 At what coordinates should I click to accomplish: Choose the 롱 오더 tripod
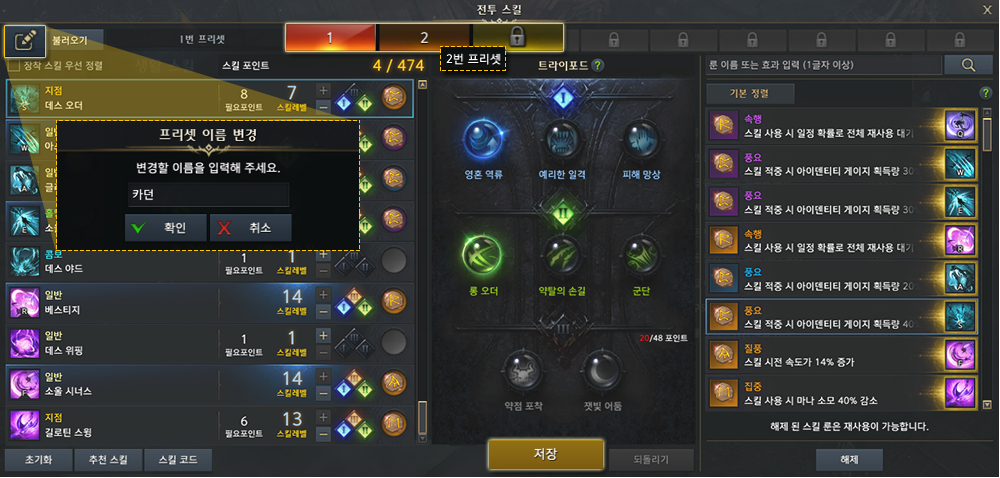coord(484,258)
